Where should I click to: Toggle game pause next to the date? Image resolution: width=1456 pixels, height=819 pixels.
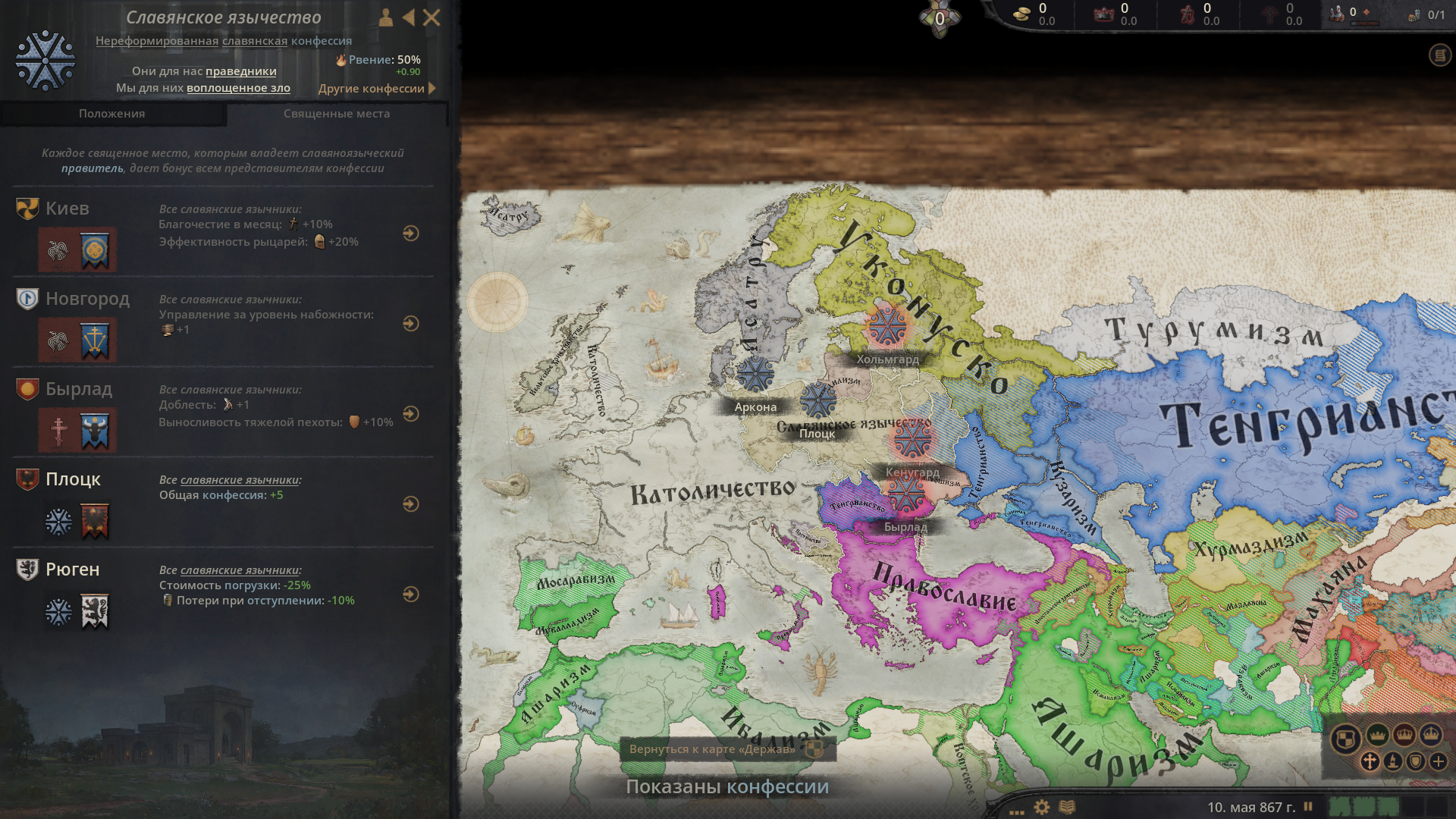pyautogui.click(x=1308, y=807)
